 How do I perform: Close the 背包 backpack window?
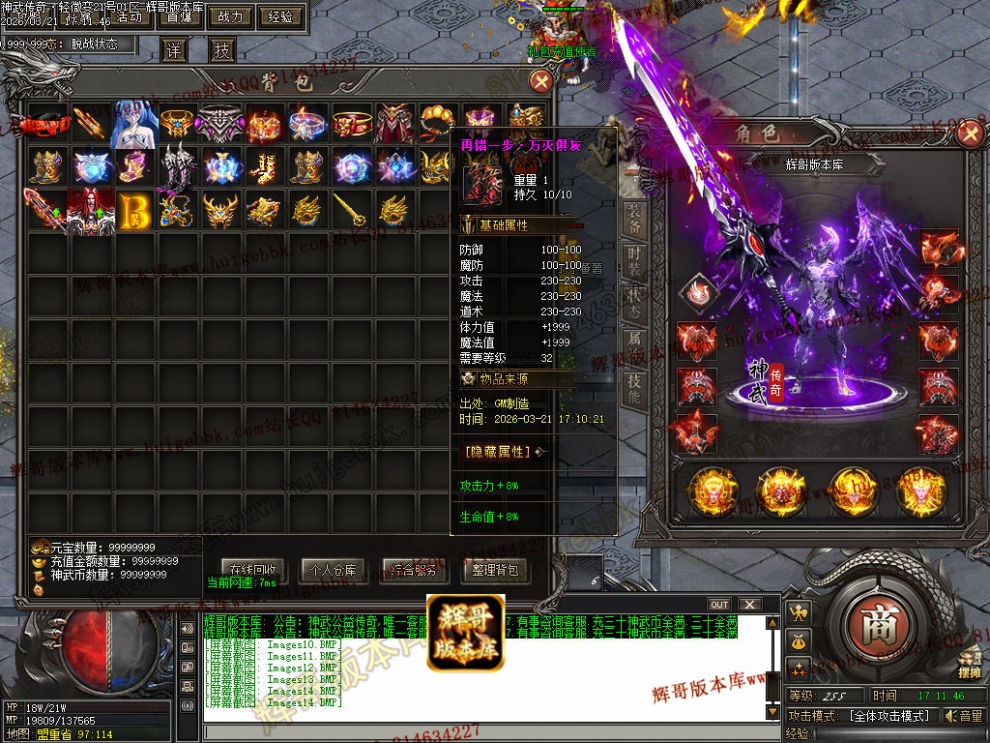pos(541,81)
